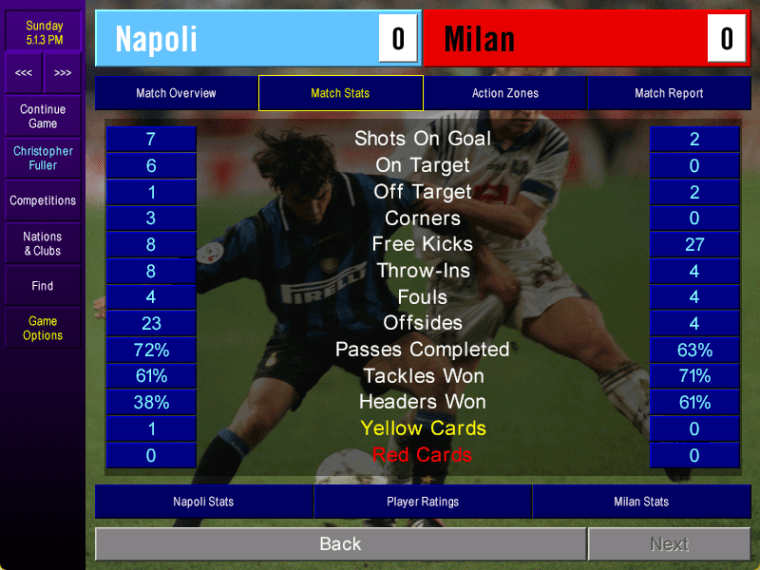Show Player Ratings
The width and height of the screenshot is (760, 570).
[423, 502]
